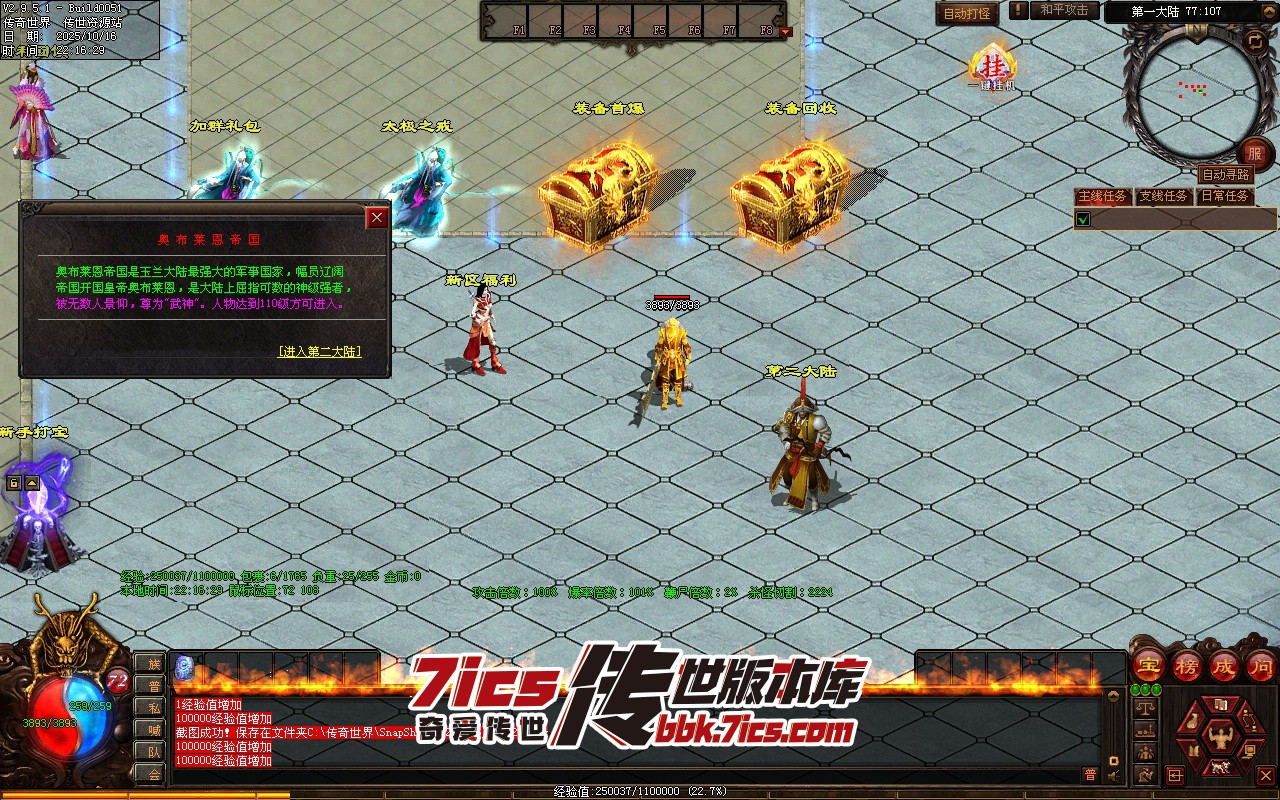Toggle the 自动打怪 auto-fight button
The image size is (1280, 800).
click(x=967, y=13)
